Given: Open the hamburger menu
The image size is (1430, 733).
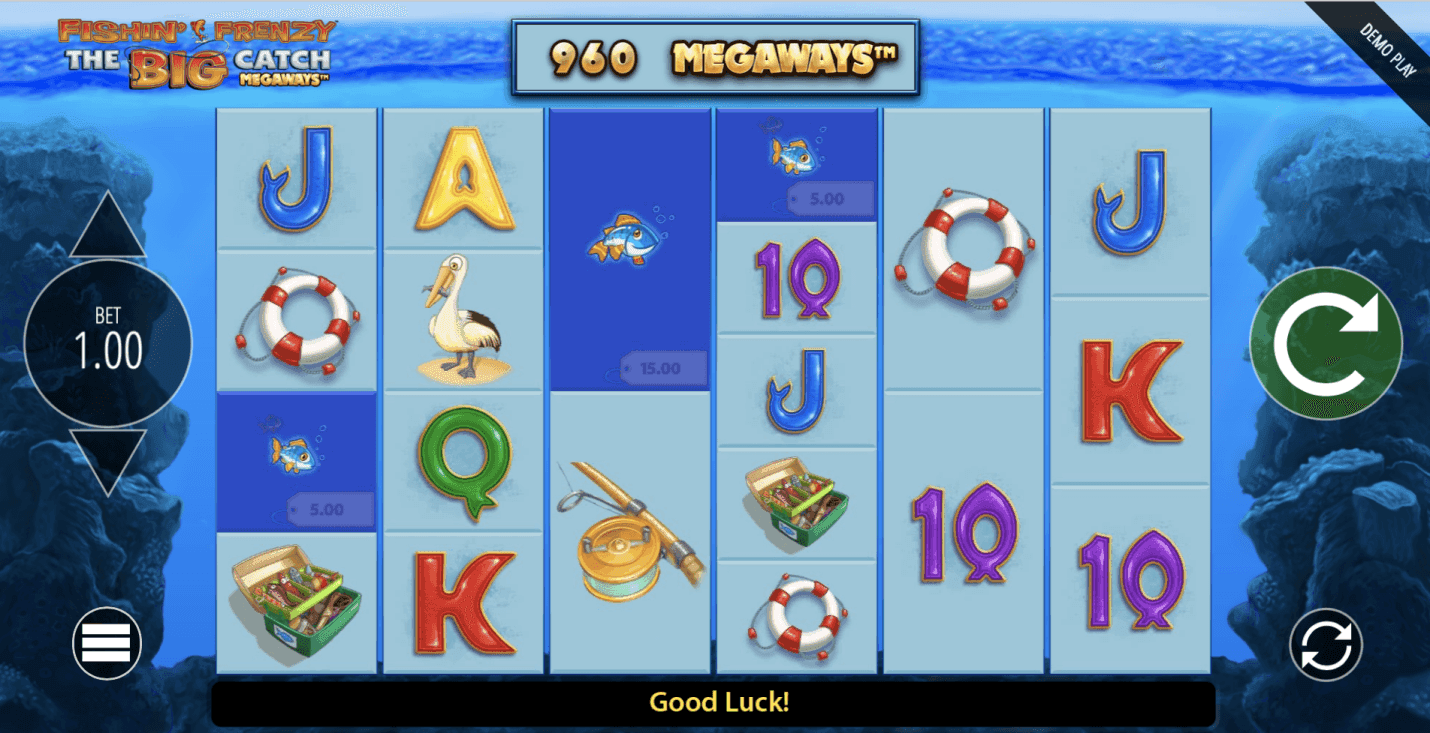Looking at the screenshot, I should point(106,643).
